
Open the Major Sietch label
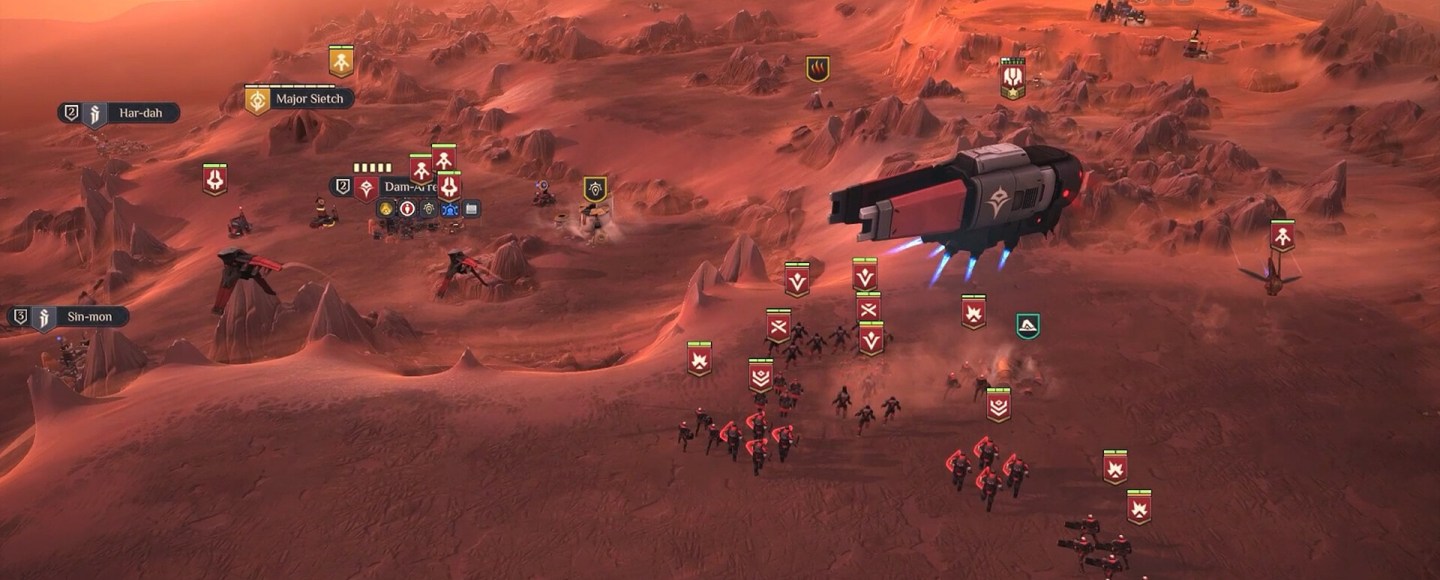pyautogui.click(x=308, y=99)
